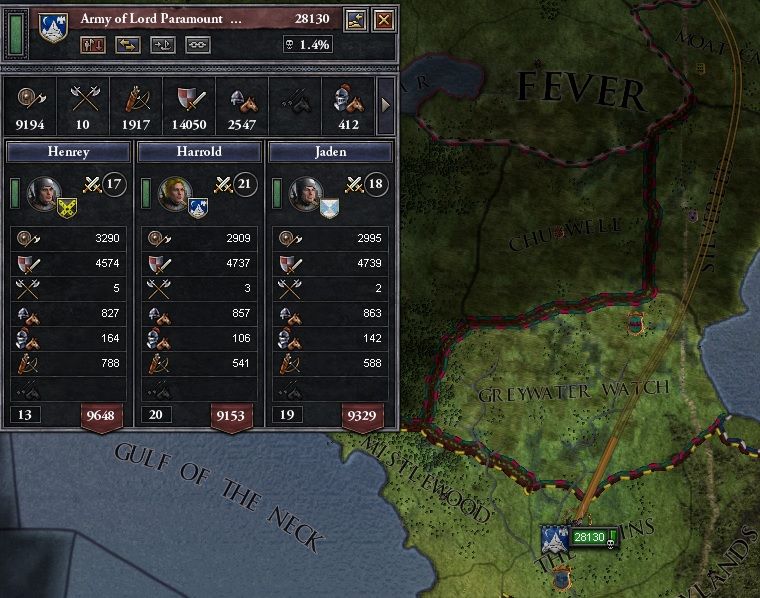Open Henrey's commander portrait
This screenshot has height=598, width=760.
(x=44, y=192)
